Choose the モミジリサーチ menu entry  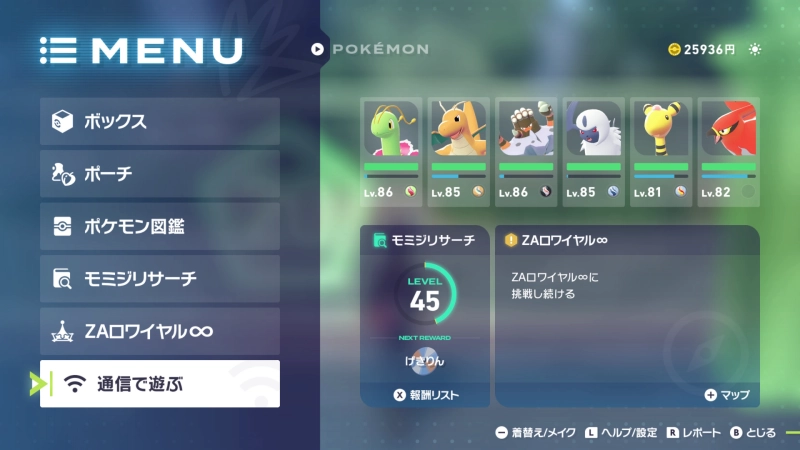click(160, 279)
